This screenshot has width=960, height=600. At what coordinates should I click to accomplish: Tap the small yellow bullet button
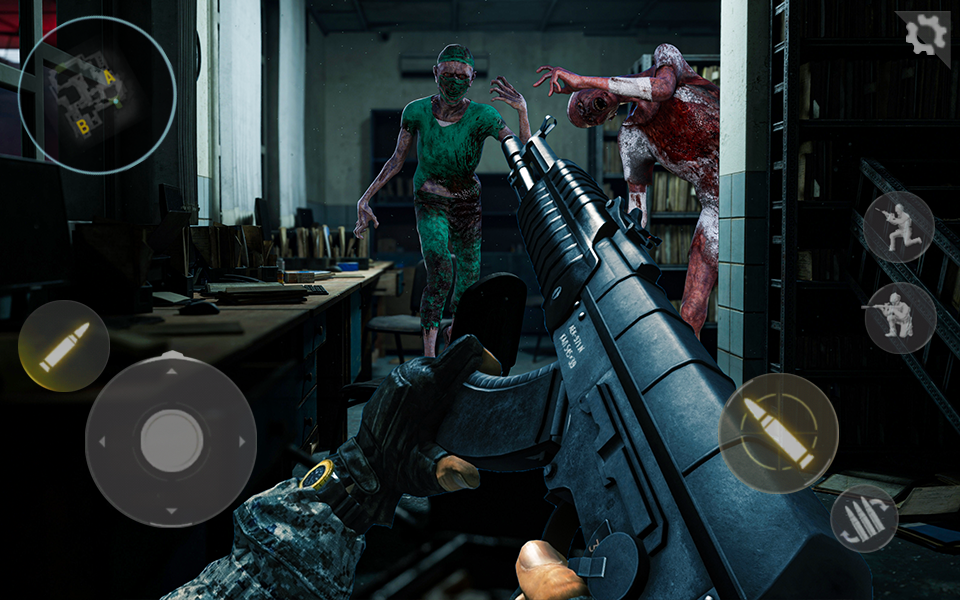[64, 346]
